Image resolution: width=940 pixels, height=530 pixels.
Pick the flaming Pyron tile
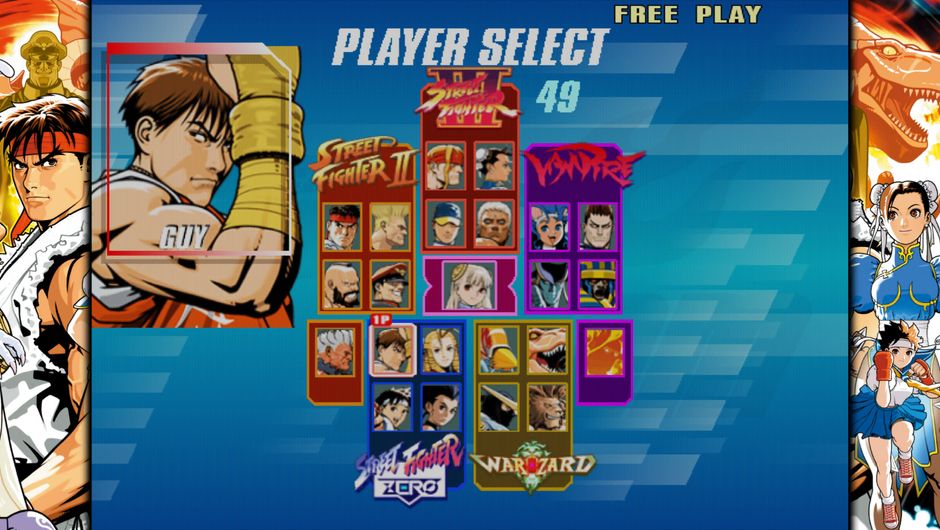[x=604, y=352]
